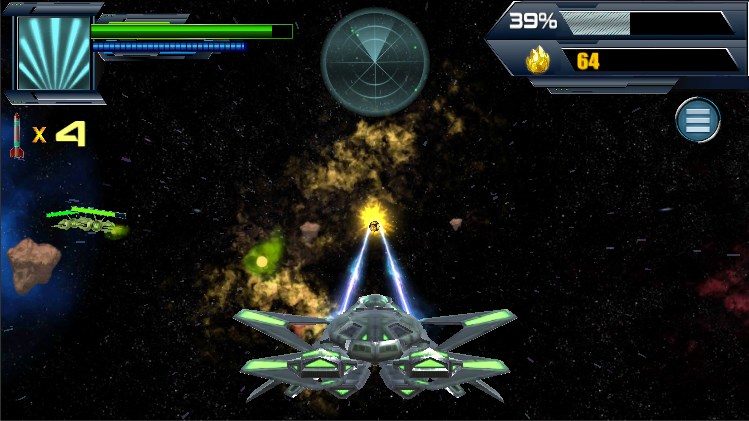Tap the pilot portrait panel
Viewport: 749px width, 421px height.
point(53,52)
